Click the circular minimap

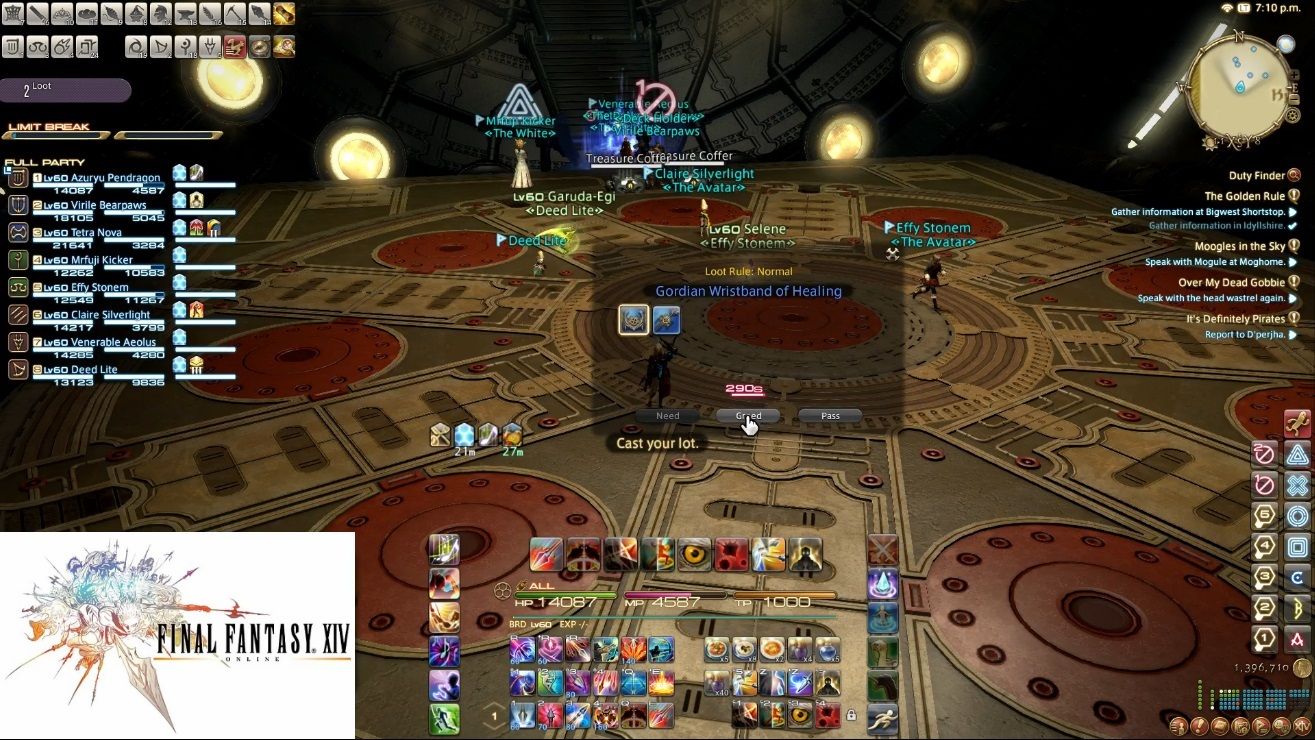pos(1238,88)
